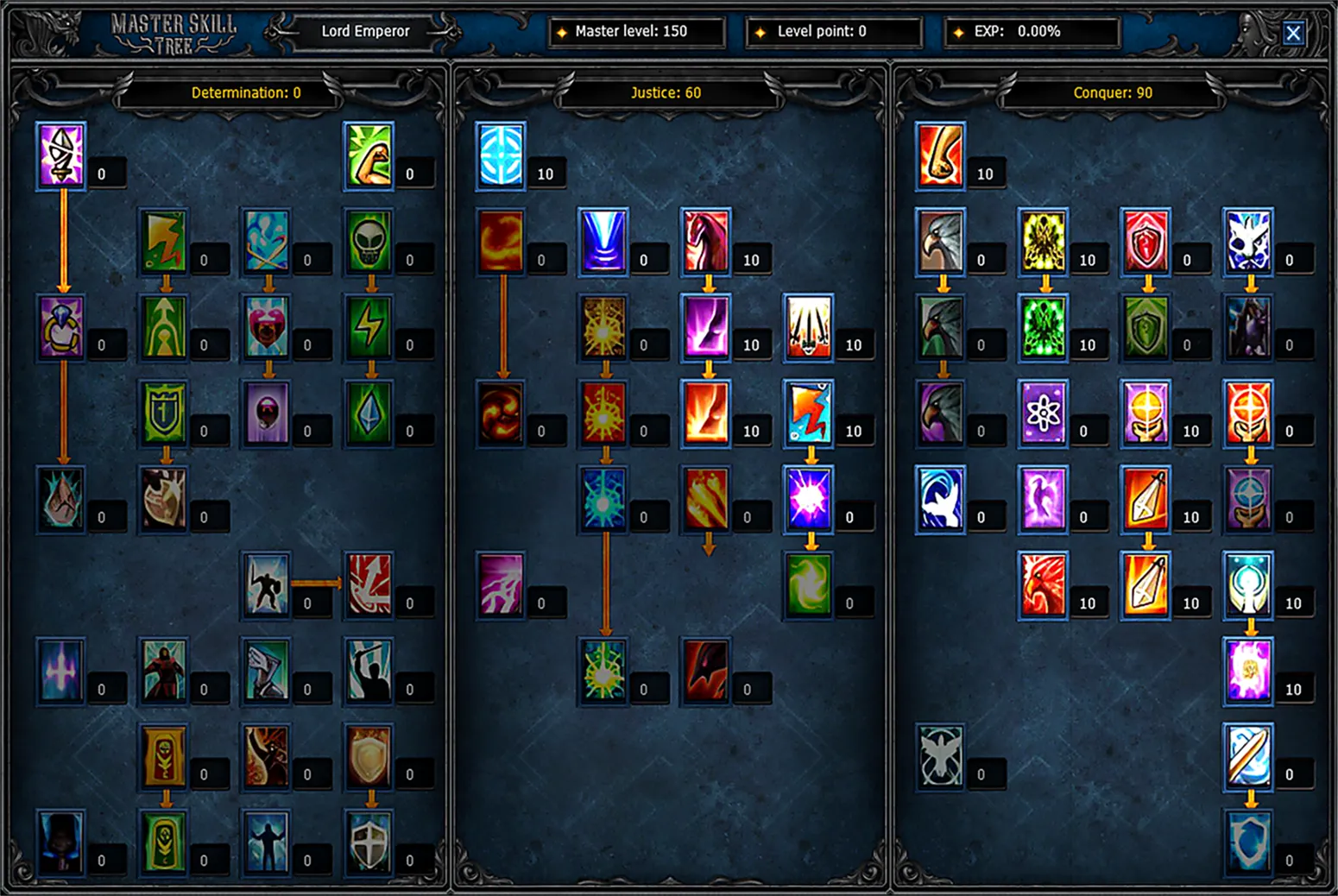The height and width of the screenshot is (896, 1338).
Task: Click the EXP 0.00% progress display
Action: [1032, 32]
